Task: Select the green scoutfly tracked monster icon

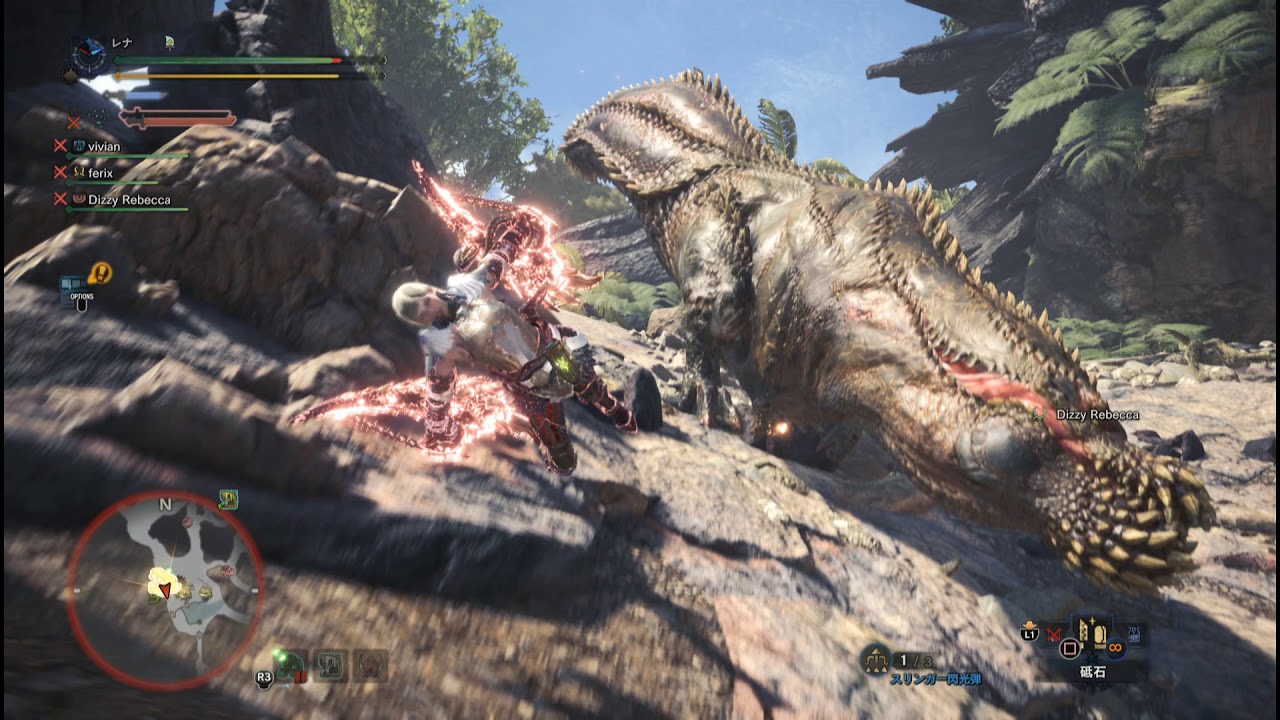Action: click(x=290, y=666)
